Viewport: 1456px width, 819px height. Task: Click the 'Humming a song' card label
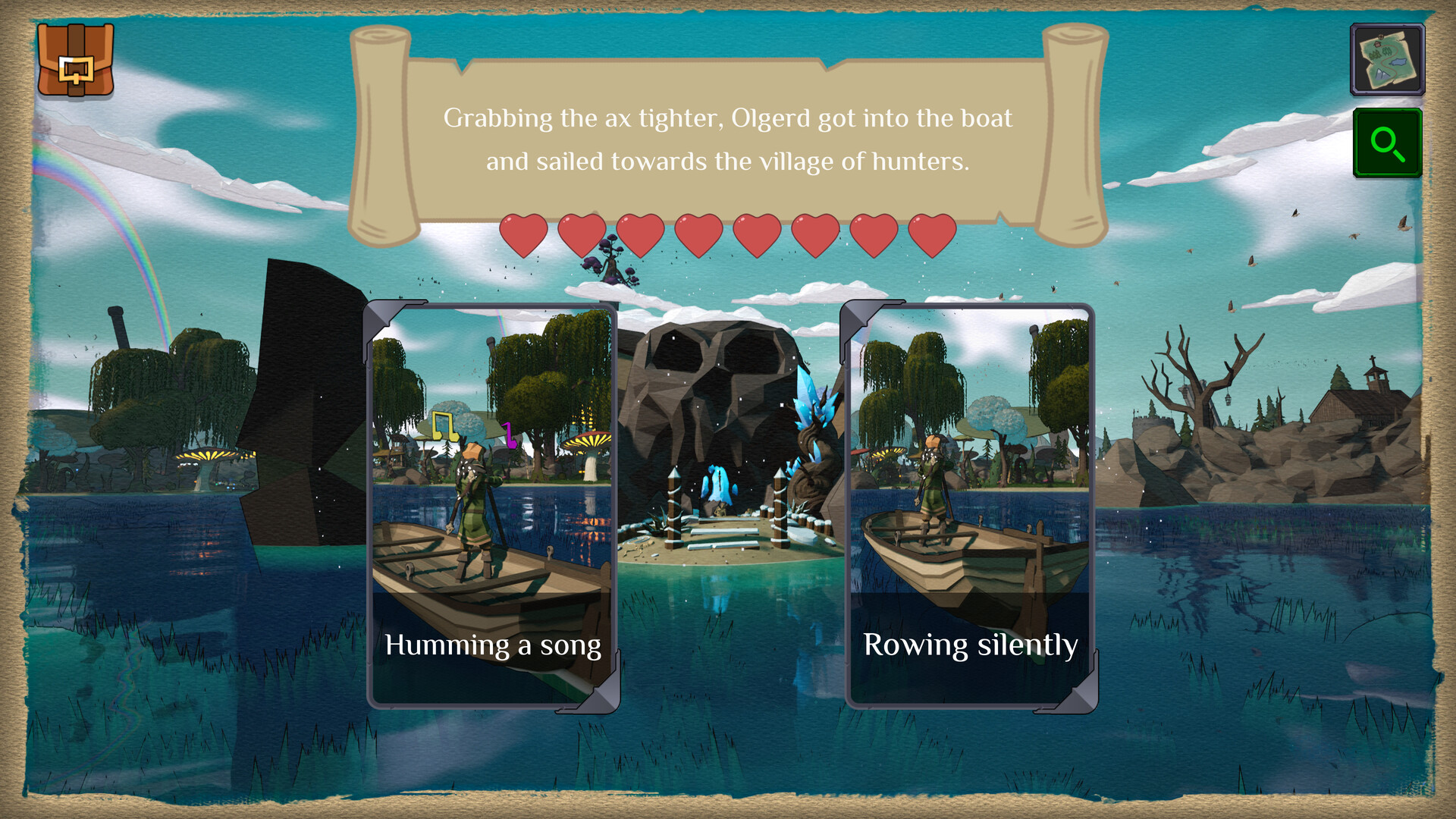(493, 646)
